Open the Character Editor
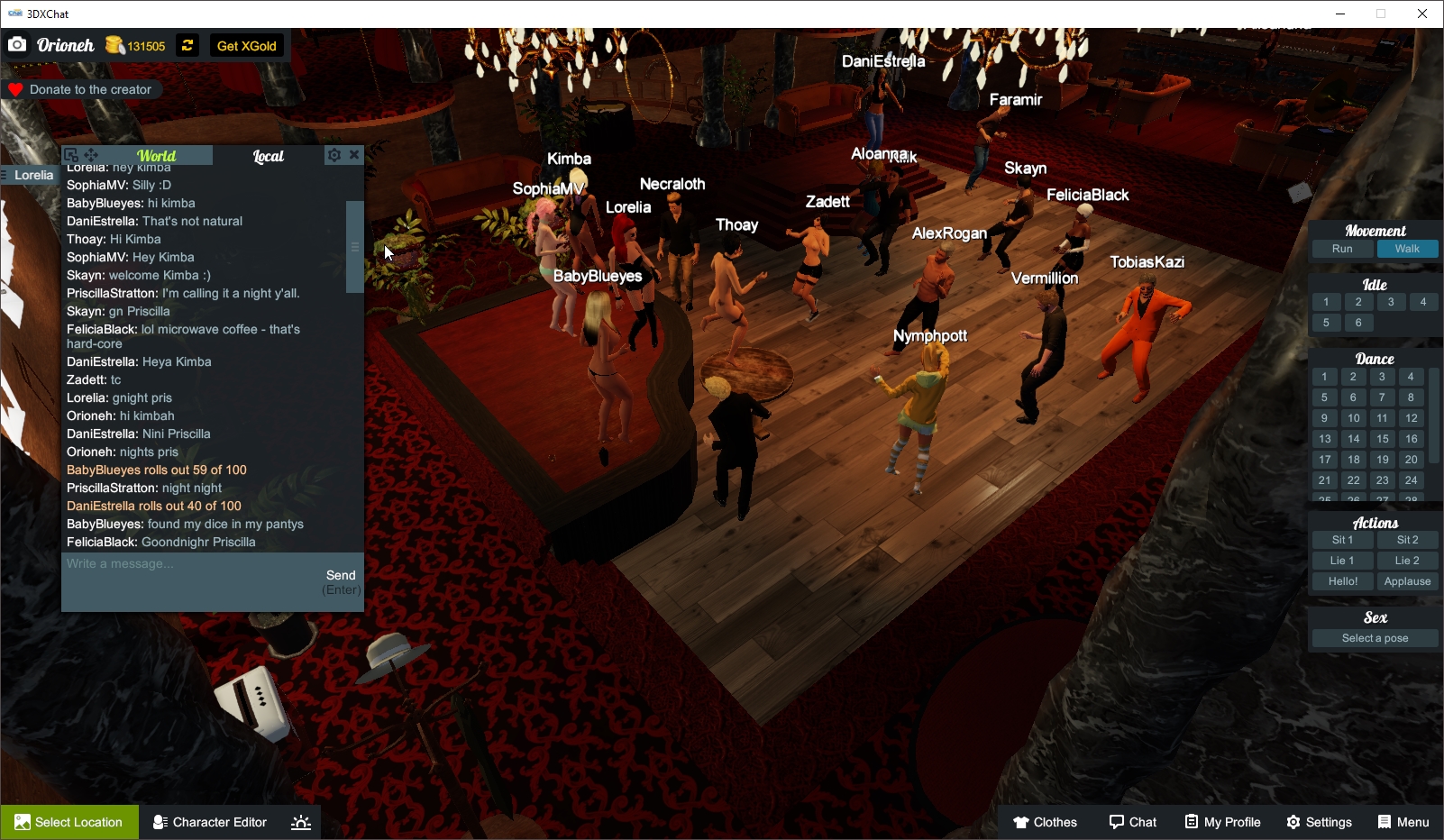The image size is (1444, 840). point(209,821)
